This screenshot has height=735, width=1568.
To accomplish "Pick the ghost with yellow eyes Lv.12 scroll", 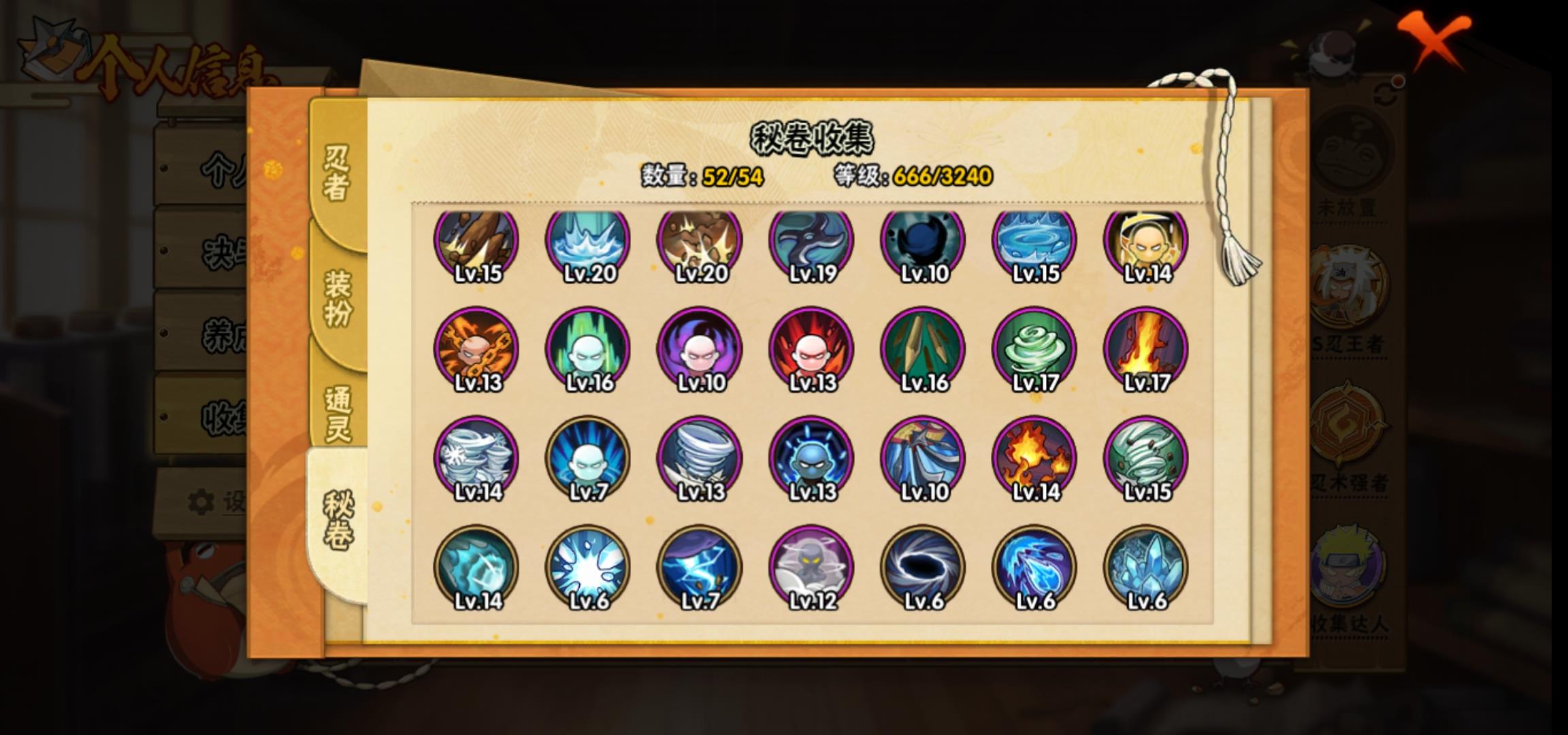I will coord(811,568).
